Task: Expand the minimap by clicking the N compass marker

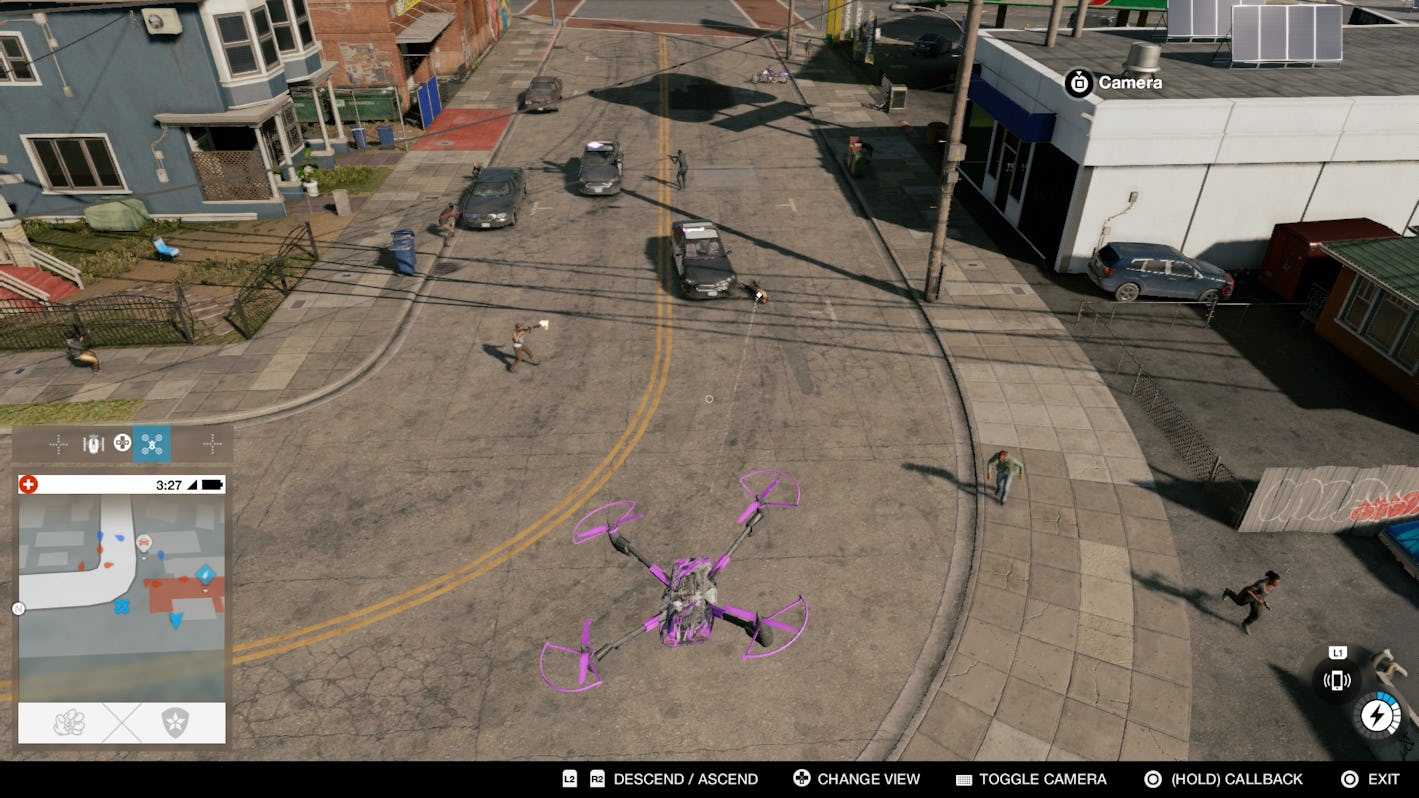Action: click(17, 607)
